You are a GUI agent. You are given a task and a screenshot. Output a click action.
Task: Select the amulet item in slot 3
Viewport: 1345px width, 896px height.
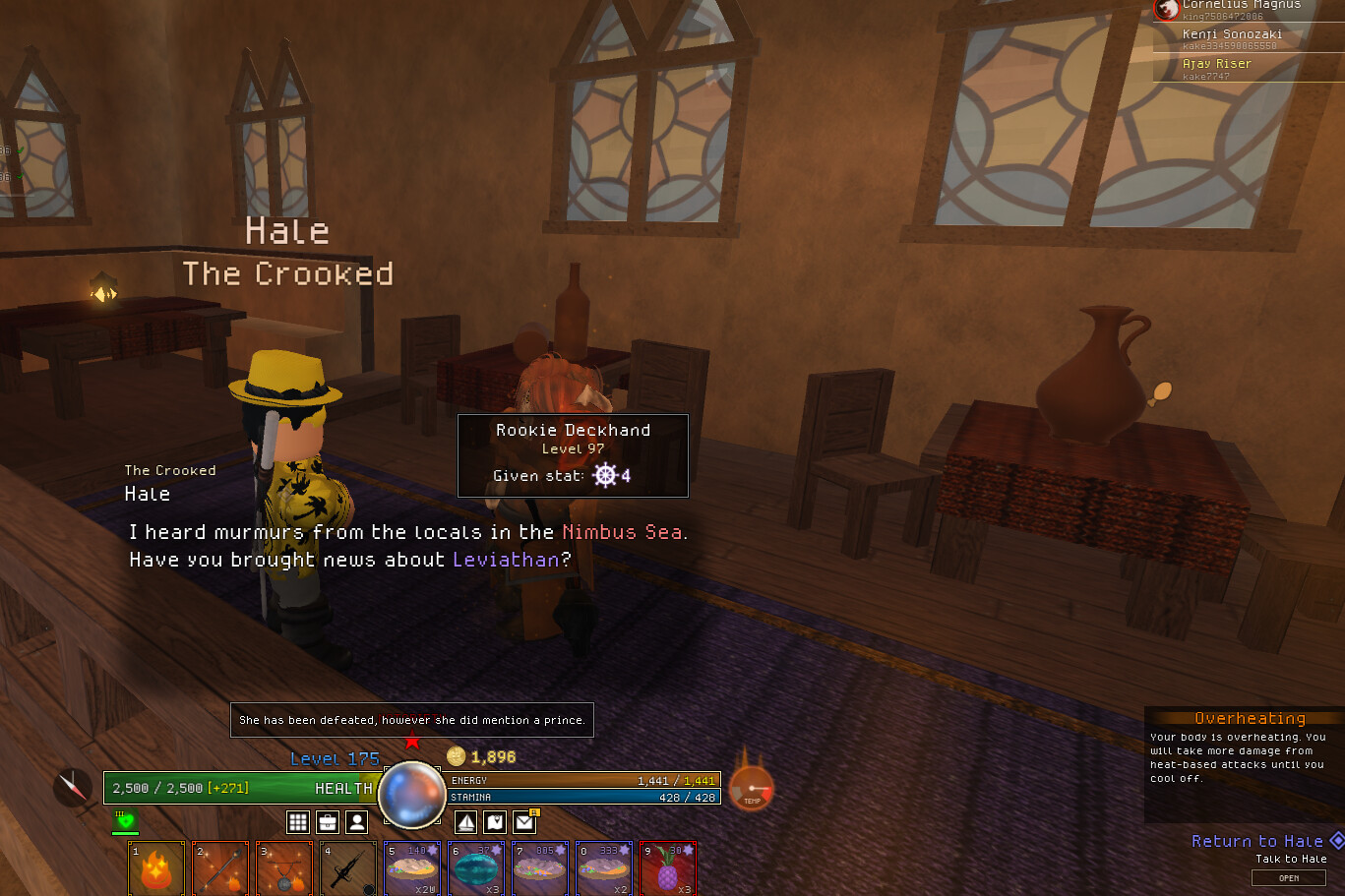click(284, 868)
